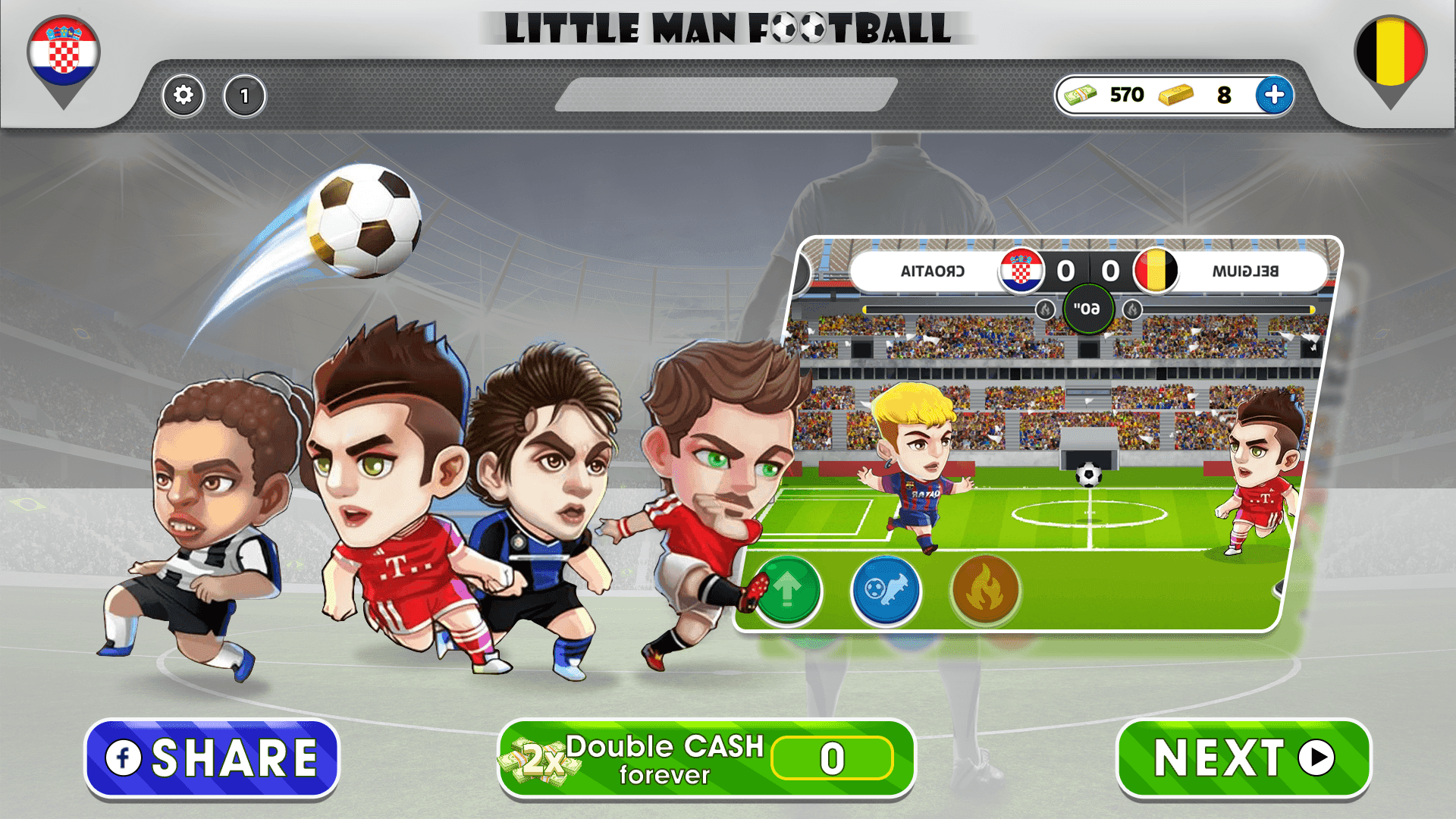Open the settings gear
The image size is (1456, 819).
pos(182,96)
